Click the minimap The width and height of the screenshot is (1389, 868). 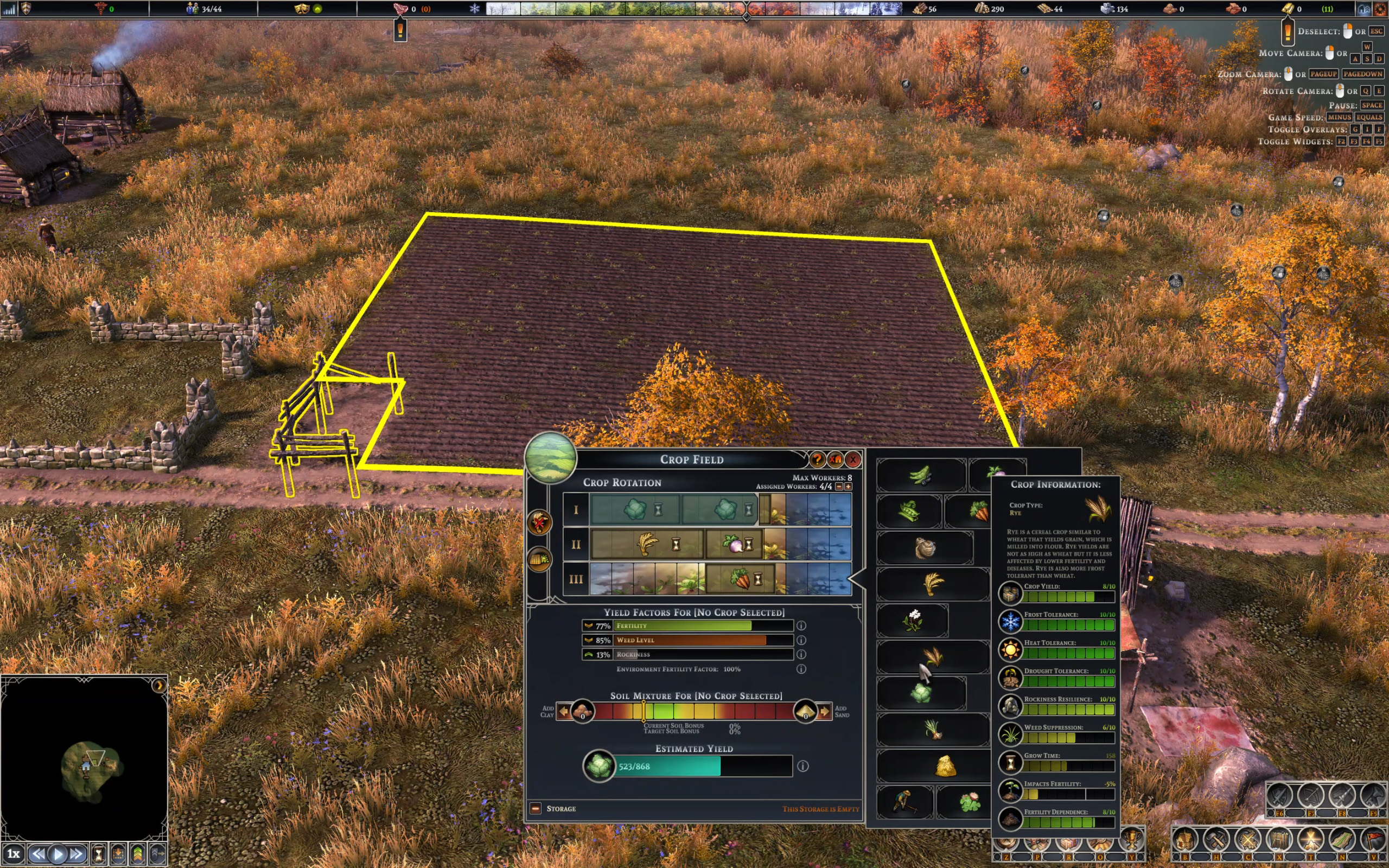[x=85, y=759]
